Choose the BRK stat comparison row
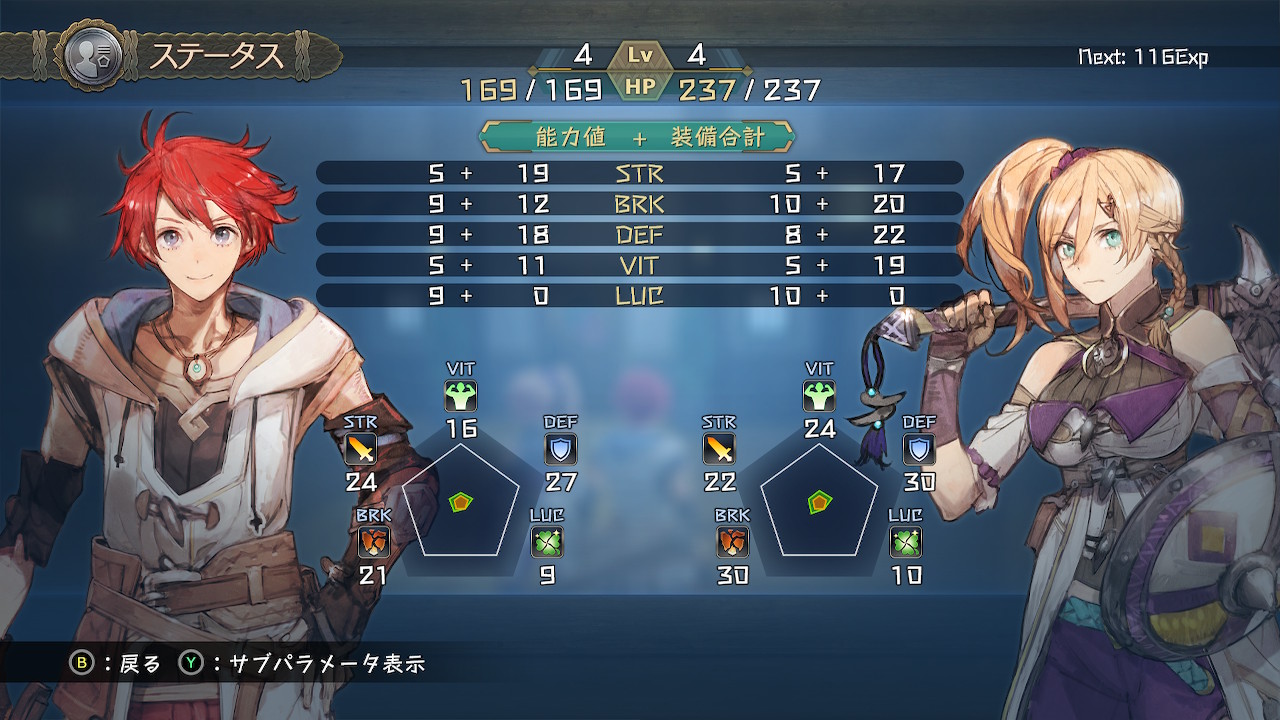Screen dimensions: 1280x720 pyautogui.click(x=639, y=204)
